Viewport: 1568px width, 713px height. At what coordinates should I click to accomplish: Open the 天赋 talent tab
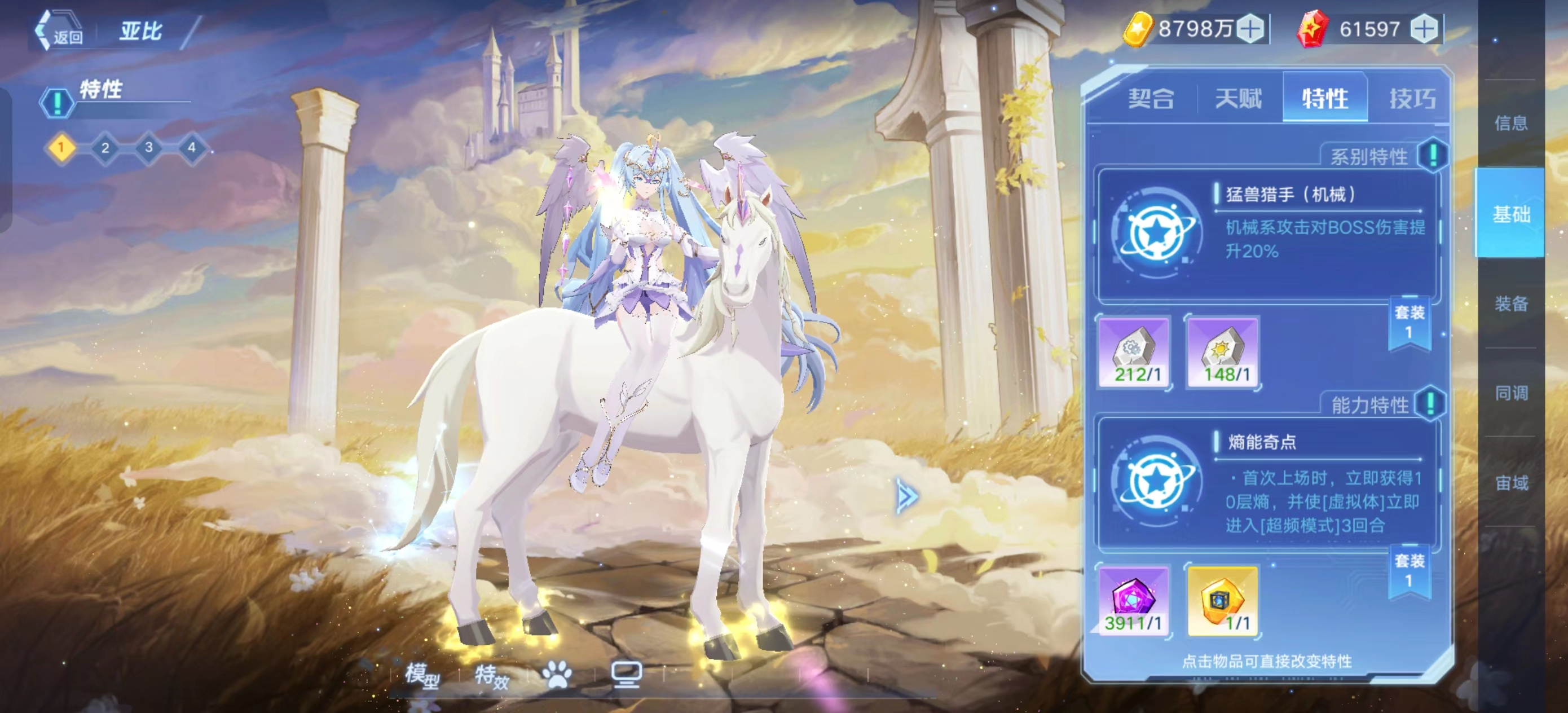1238,99
